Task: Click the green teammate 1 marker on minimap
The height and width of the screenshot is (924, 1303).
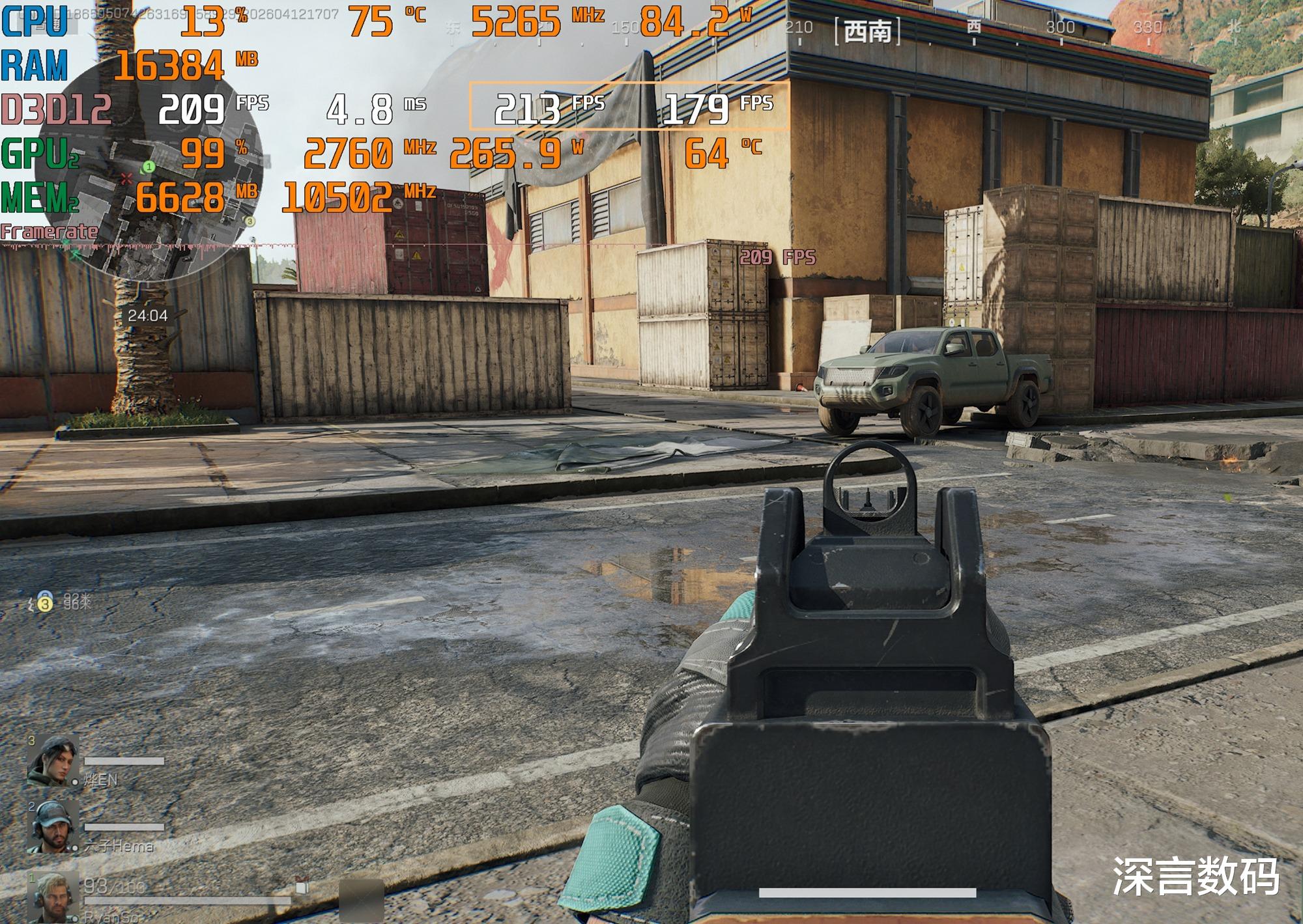Action: (149, 167)
